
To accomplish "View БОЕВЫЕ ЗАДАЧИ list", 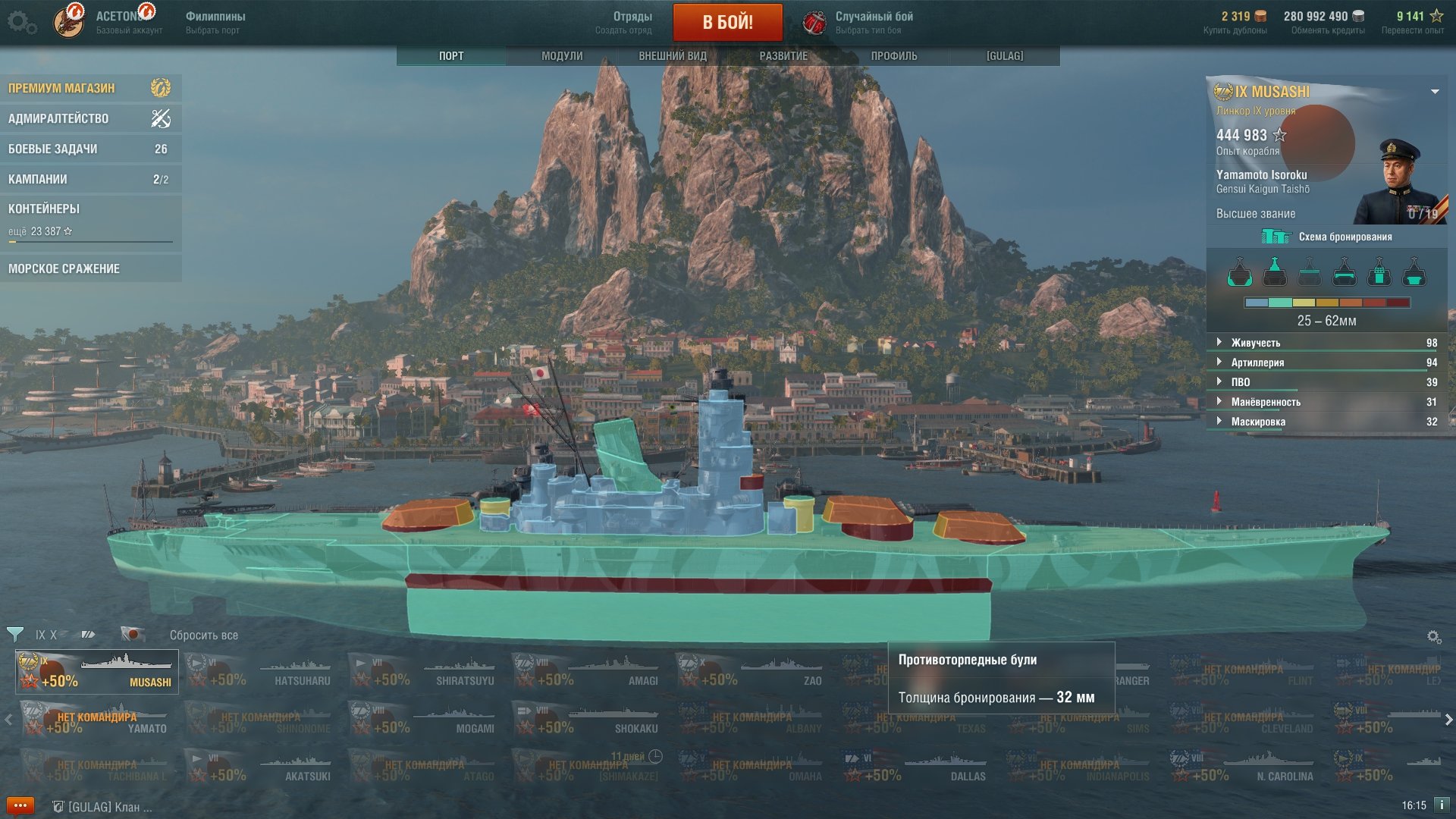I will point(89,149).
